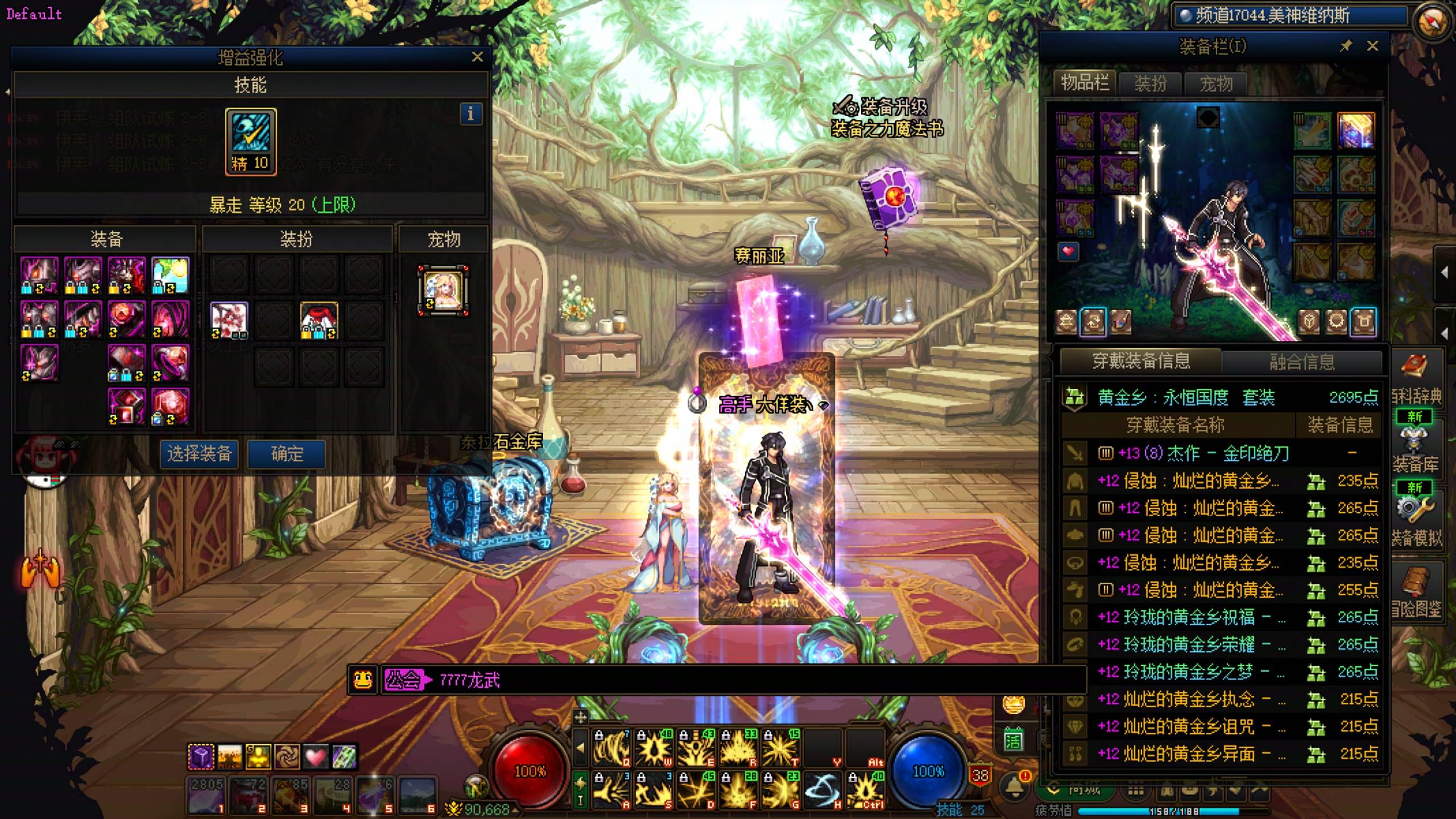Open the blue info button in skill panel
The height and width of the screenshot is (819, 1456).
470,114
